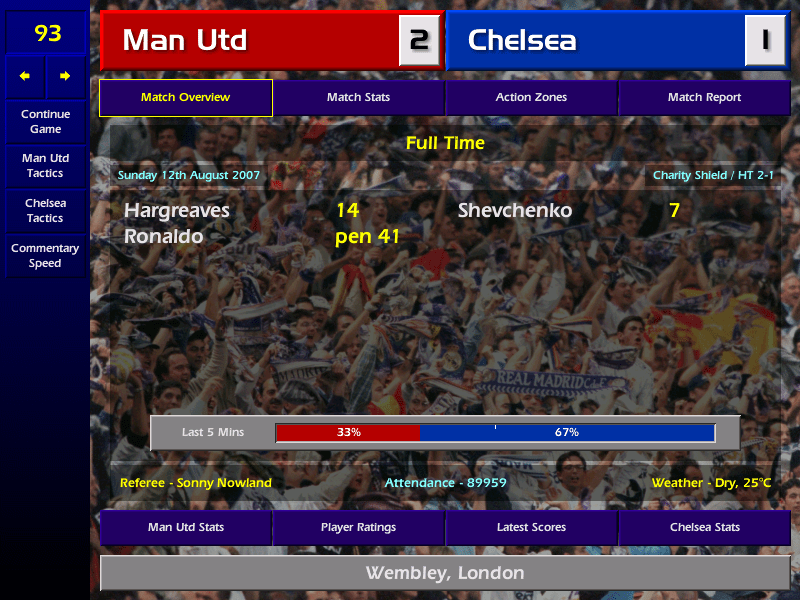This screenshot has height=600, width=800.
Task: Show Man Utd Stats
Action: click(x=185, y=527)
